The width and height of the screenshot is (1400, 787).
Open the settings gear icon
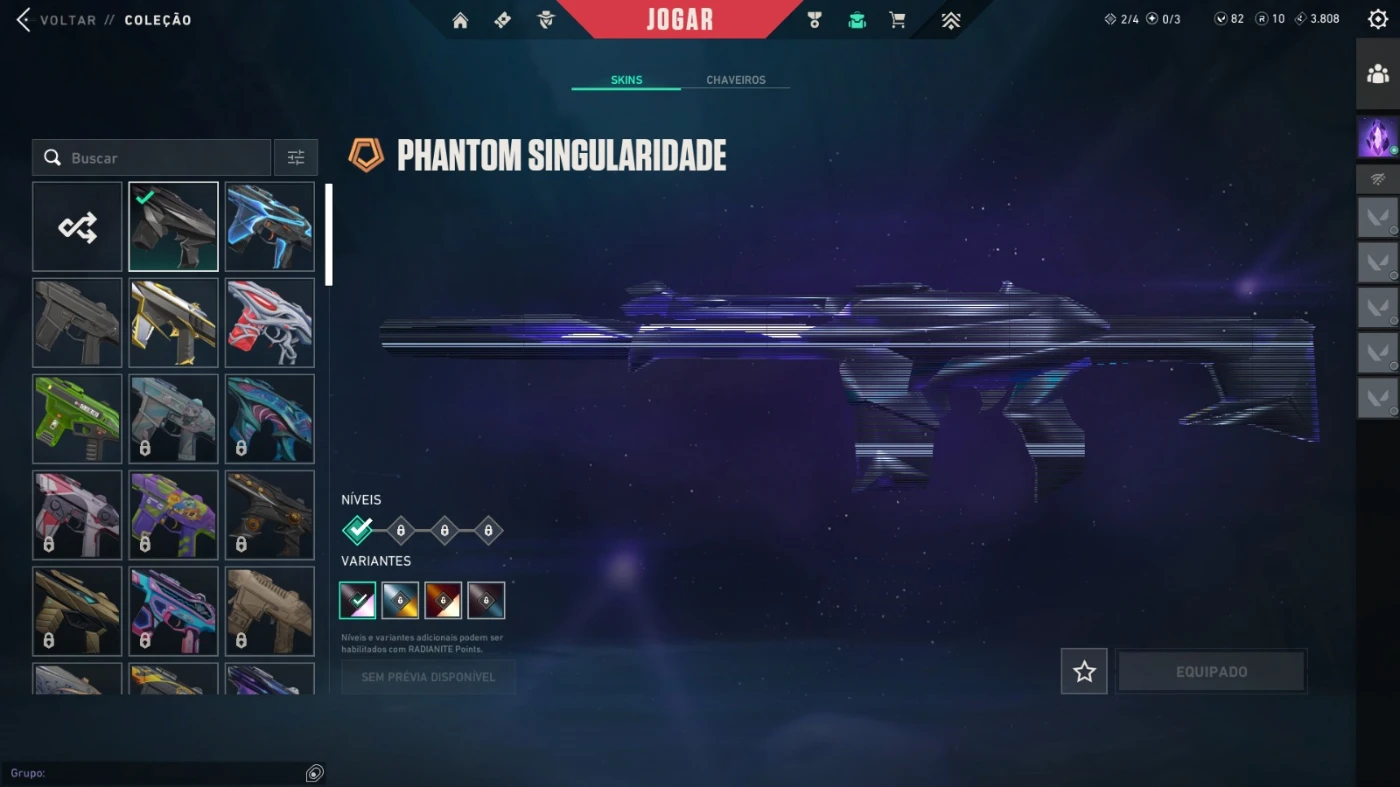(x=1377, y=19)
